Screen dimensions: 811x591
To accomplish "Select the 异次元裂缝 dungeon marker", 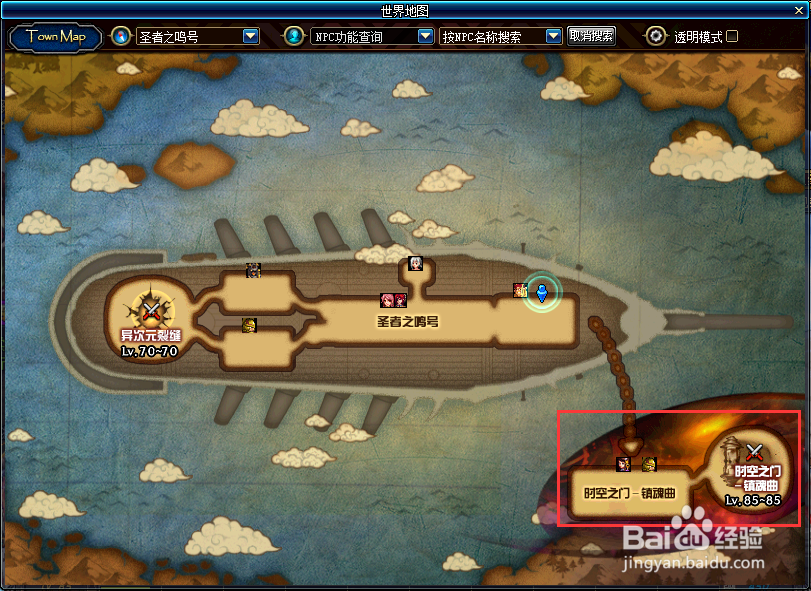I will pos(150,310).
